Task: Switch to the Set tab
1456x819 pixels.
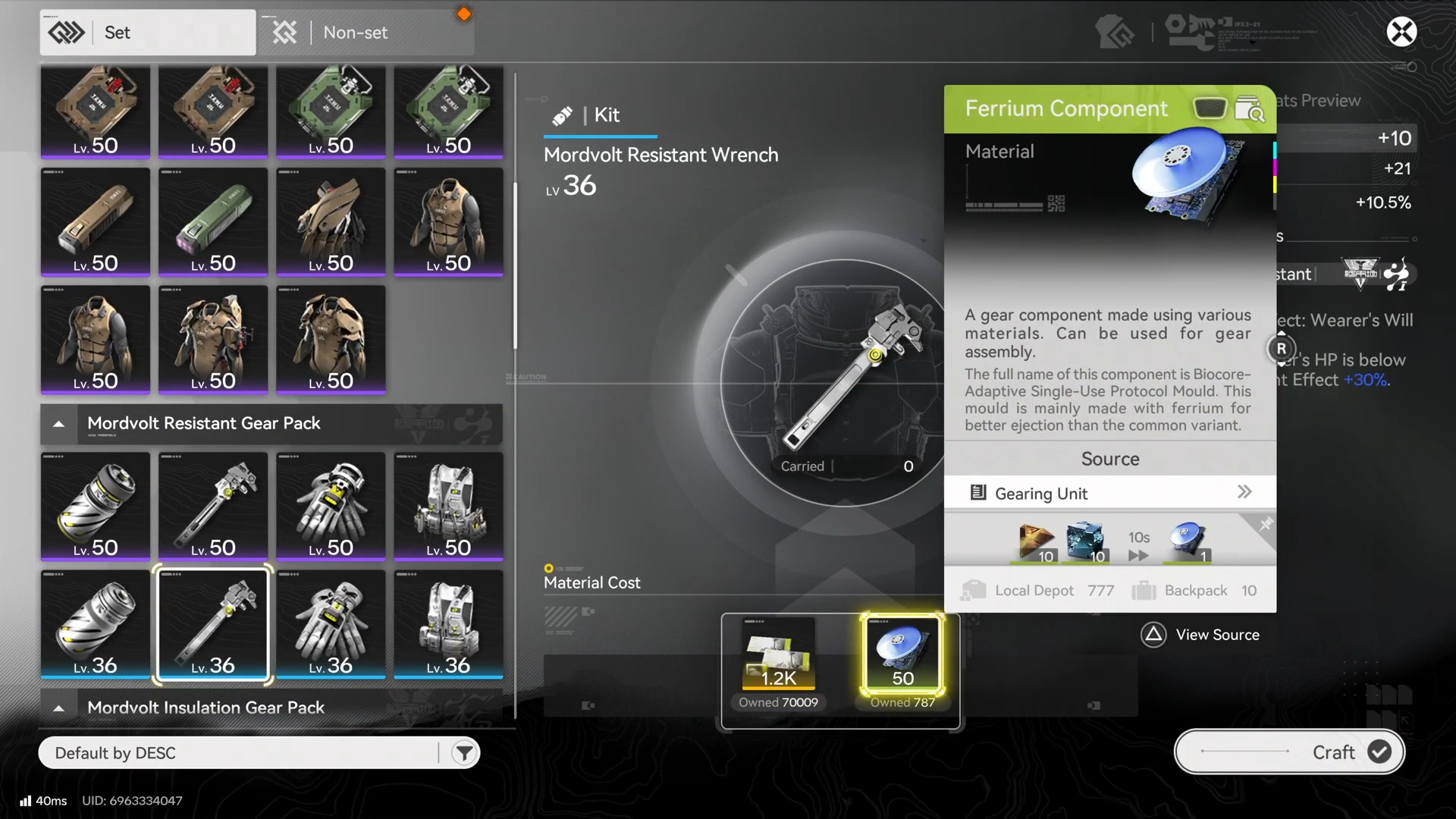Action: coord(147,33)
